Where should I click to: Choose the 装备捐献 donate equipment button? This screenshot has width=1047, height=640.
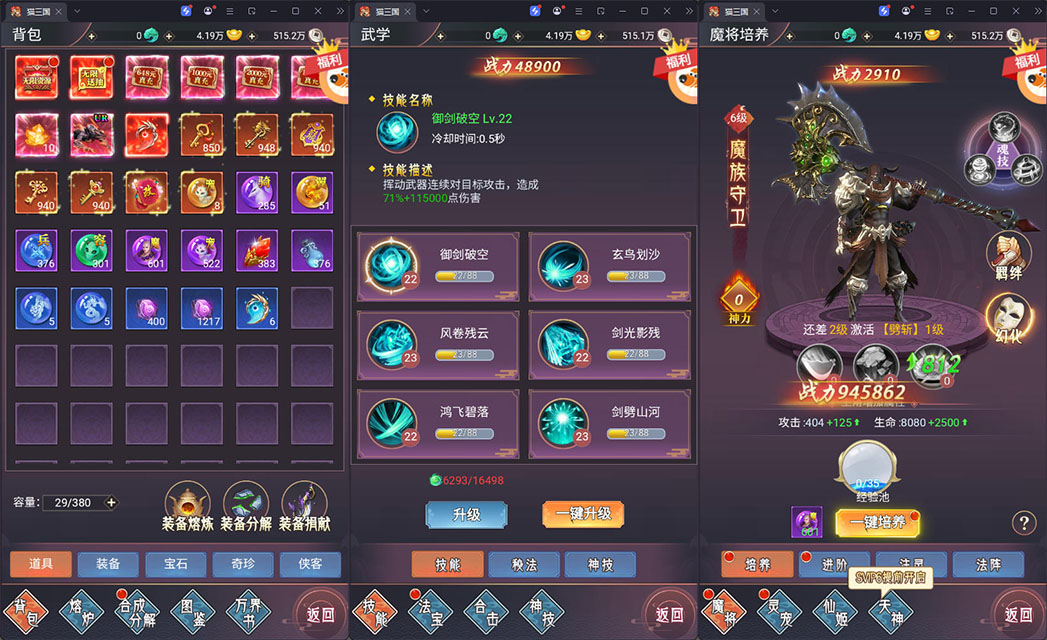pos(305,504)
